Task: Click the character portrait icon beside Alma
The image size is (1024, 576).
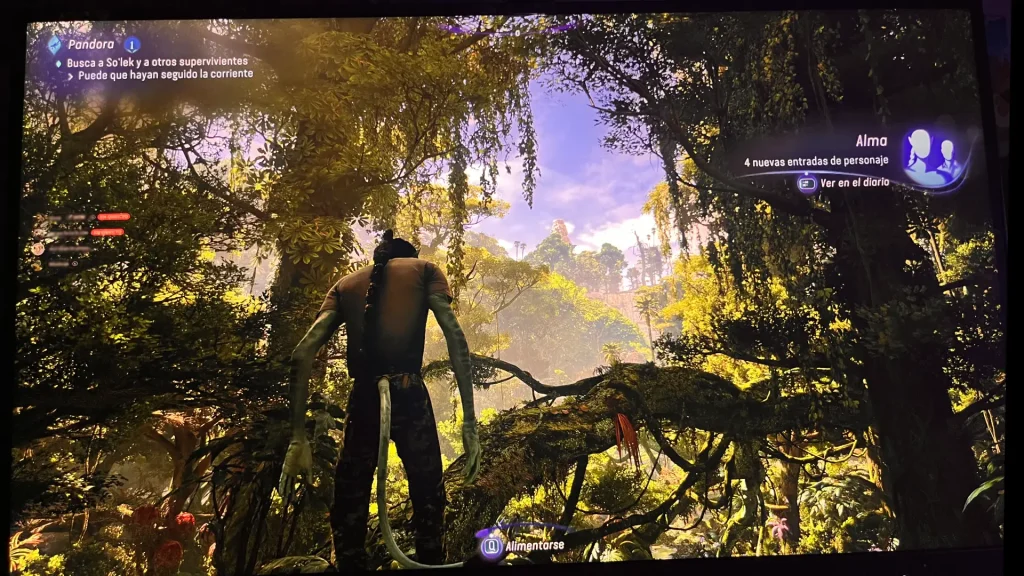Action: (x=929, y=156)
